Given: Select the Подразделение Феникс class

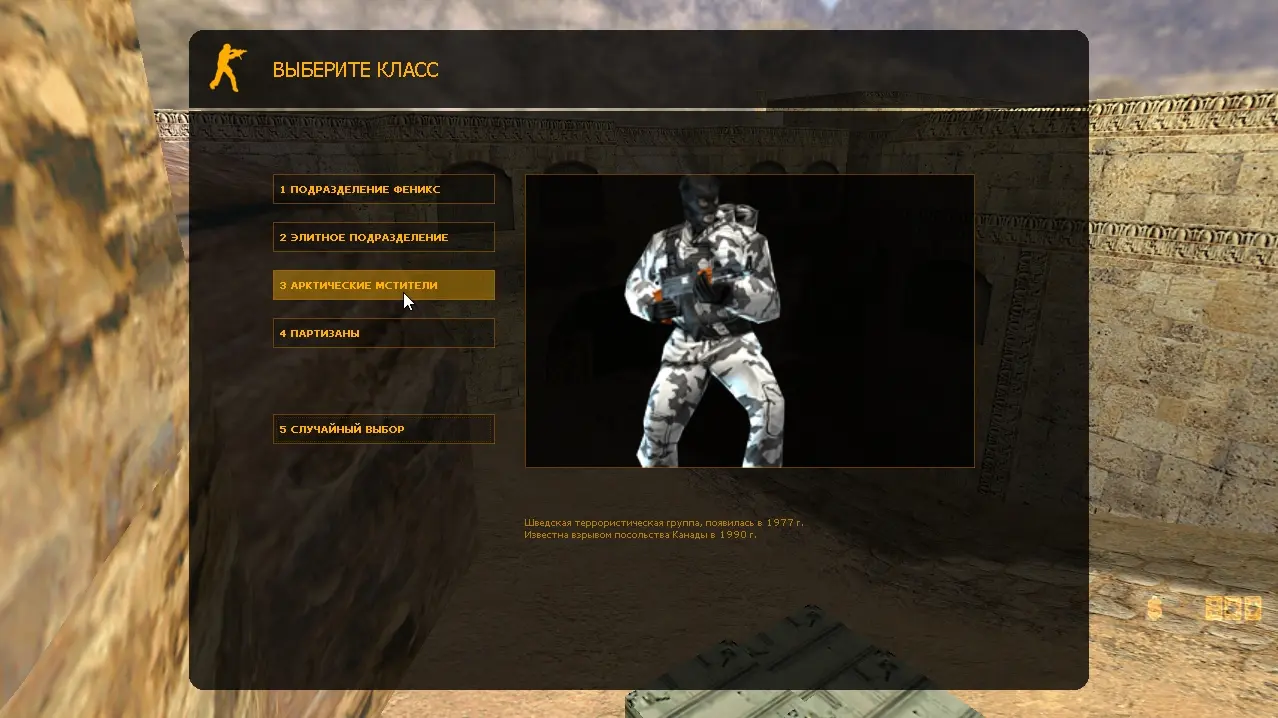Looking at the screenshot, I should pyautogui.click(x=383, y=189).
